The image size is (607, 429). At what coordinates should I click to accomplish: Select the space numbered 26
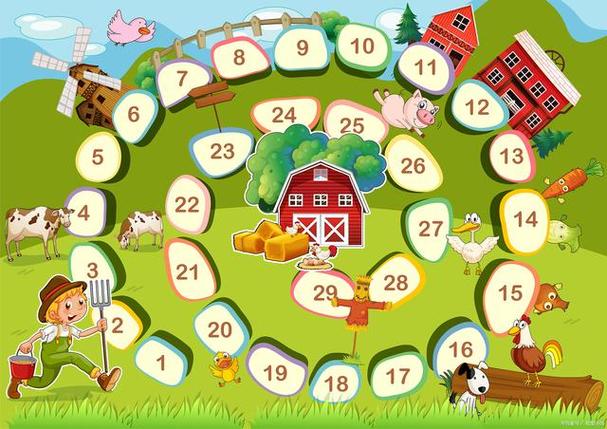point(412,165)
